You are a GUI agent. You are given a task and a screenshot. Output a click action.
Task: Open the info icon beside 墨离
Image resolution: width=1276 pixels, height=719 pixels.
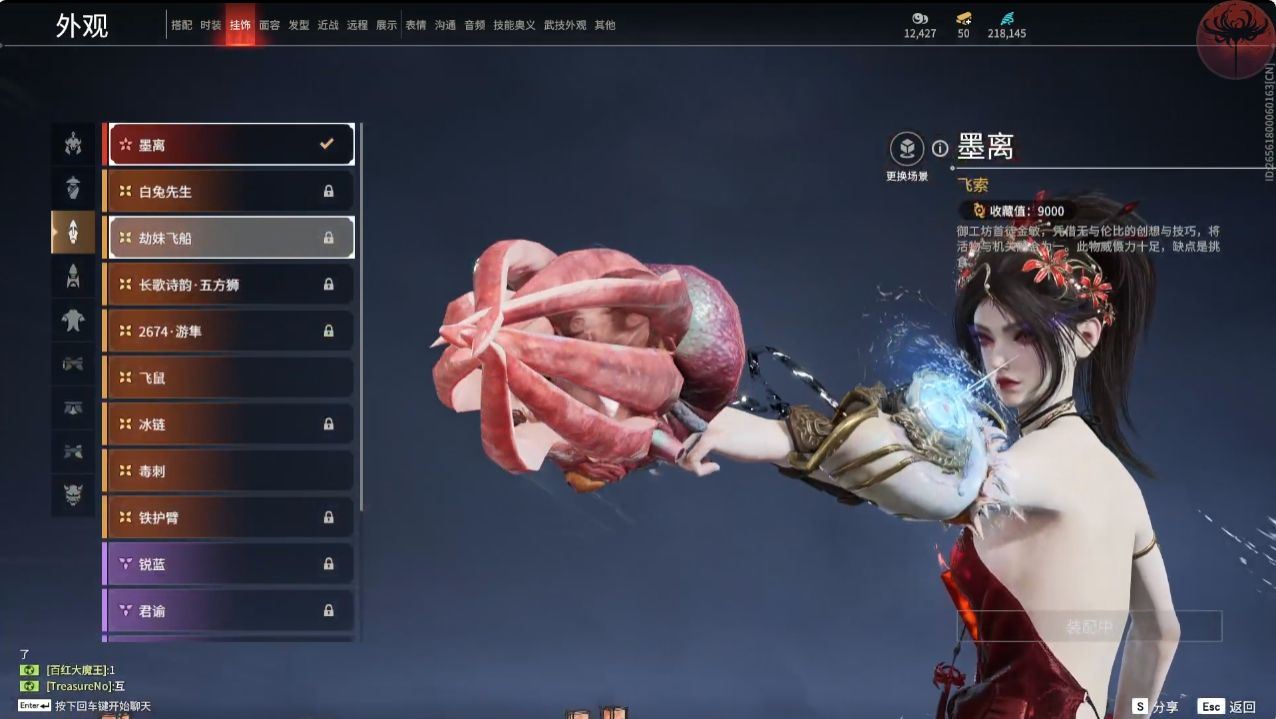pos(940,148)
